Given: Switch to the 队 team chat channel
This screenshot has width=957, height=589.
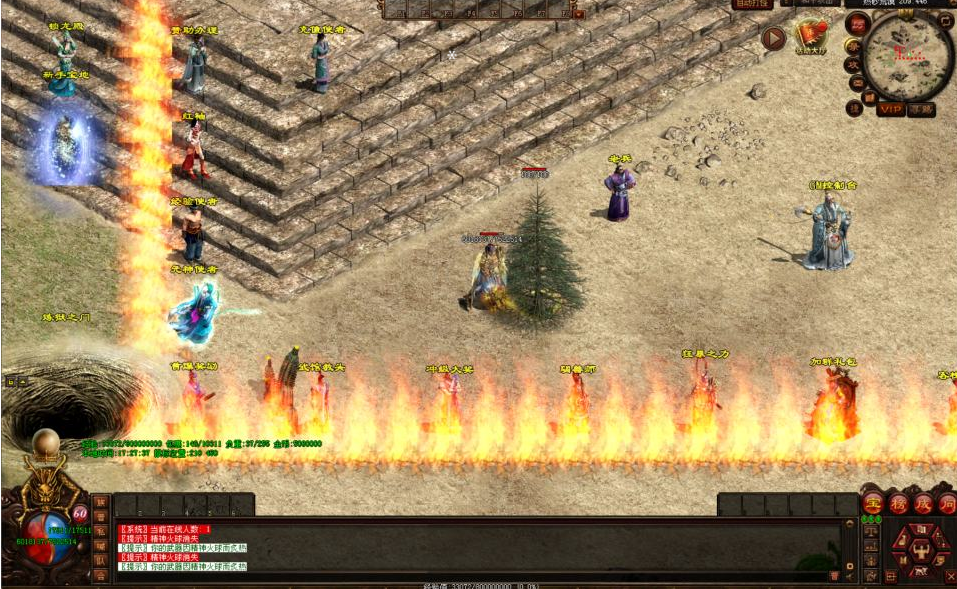Looking at the screenshot, I should pyautogui.click(x=100, y=560).
